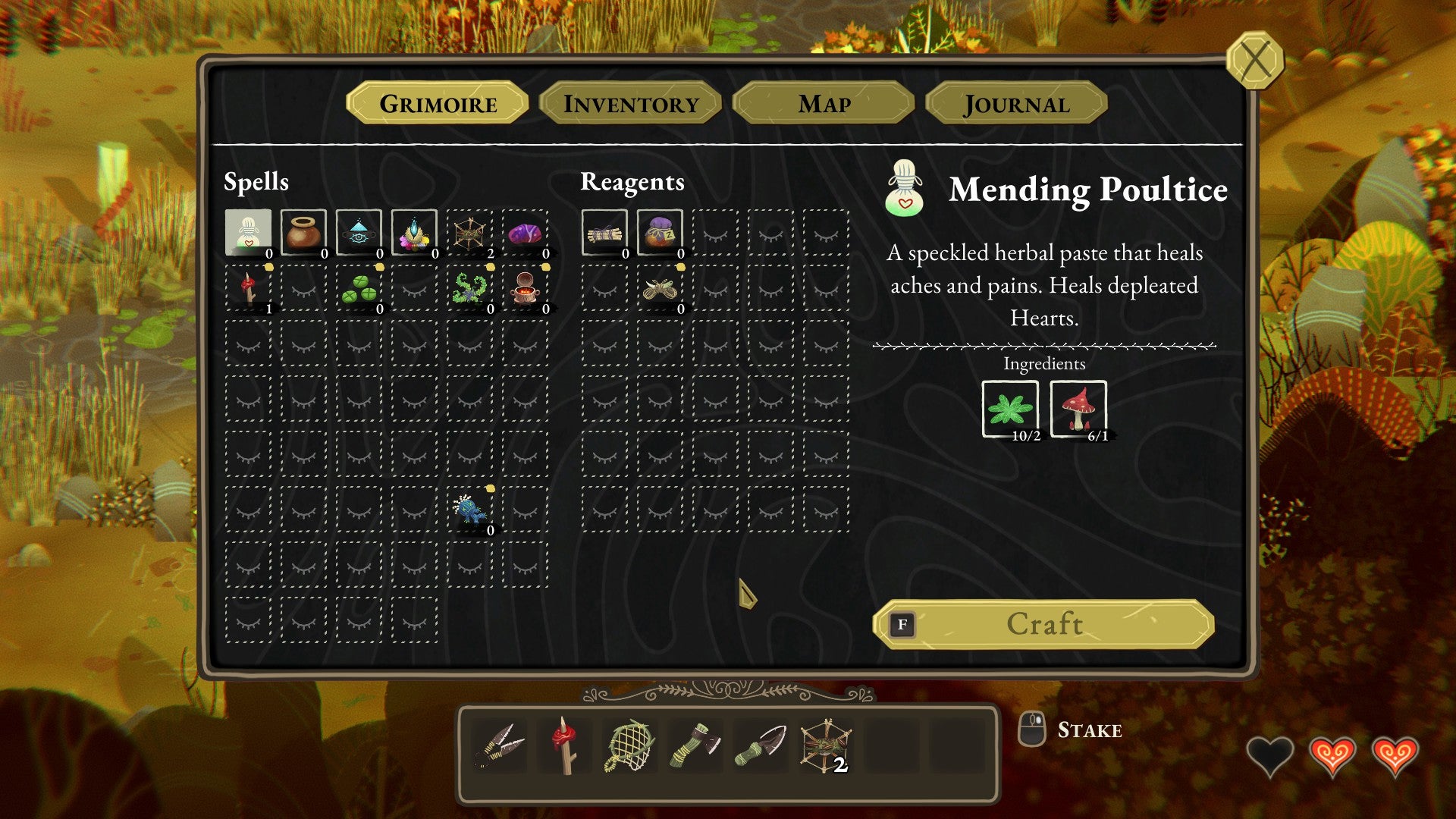Select the Grimoire tab

438,103
